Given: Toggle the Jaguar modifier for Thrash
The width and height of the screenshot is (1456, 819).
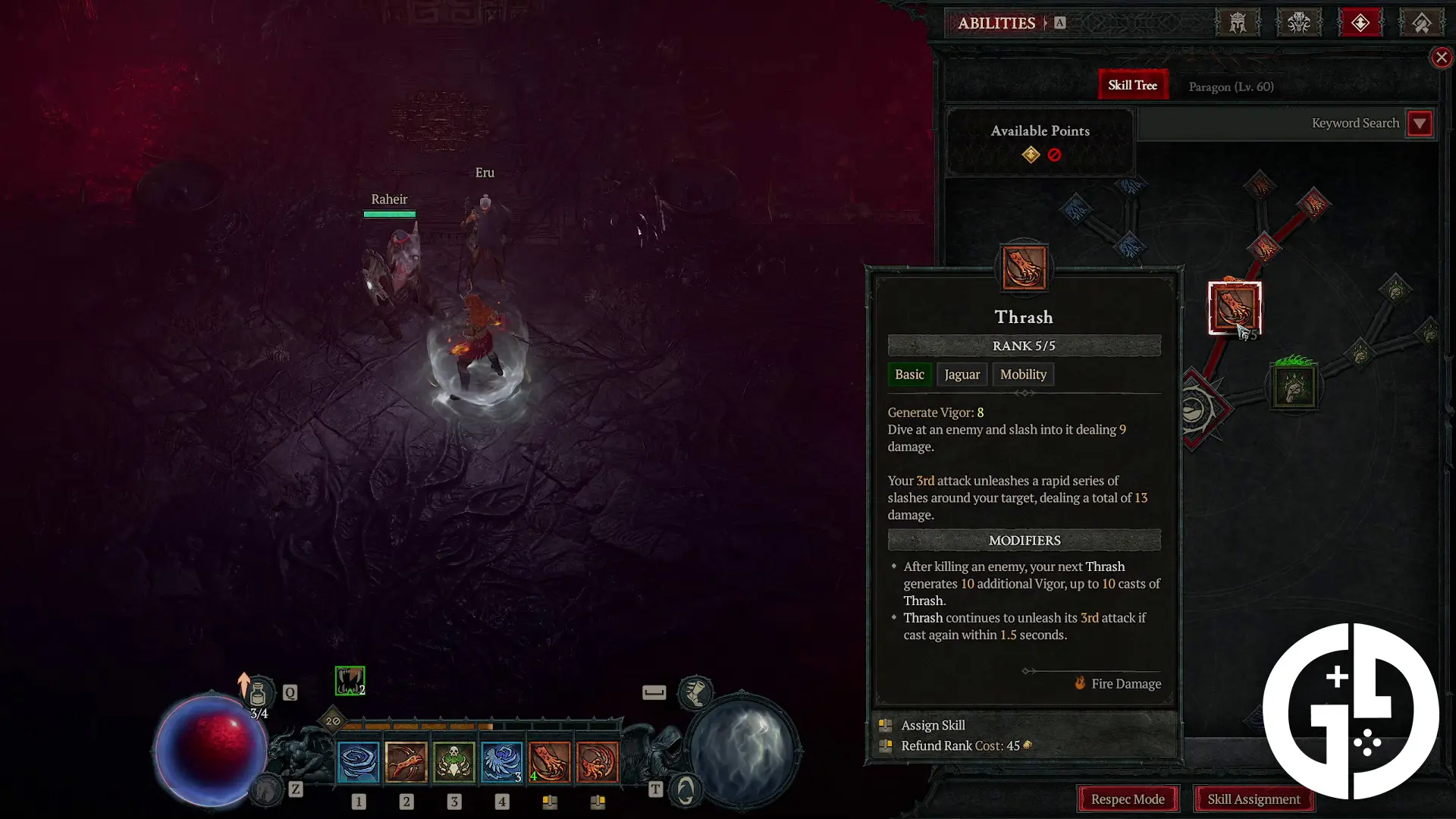Looking at the screenshot, I should pyautogui.click(x=962, y=374).
